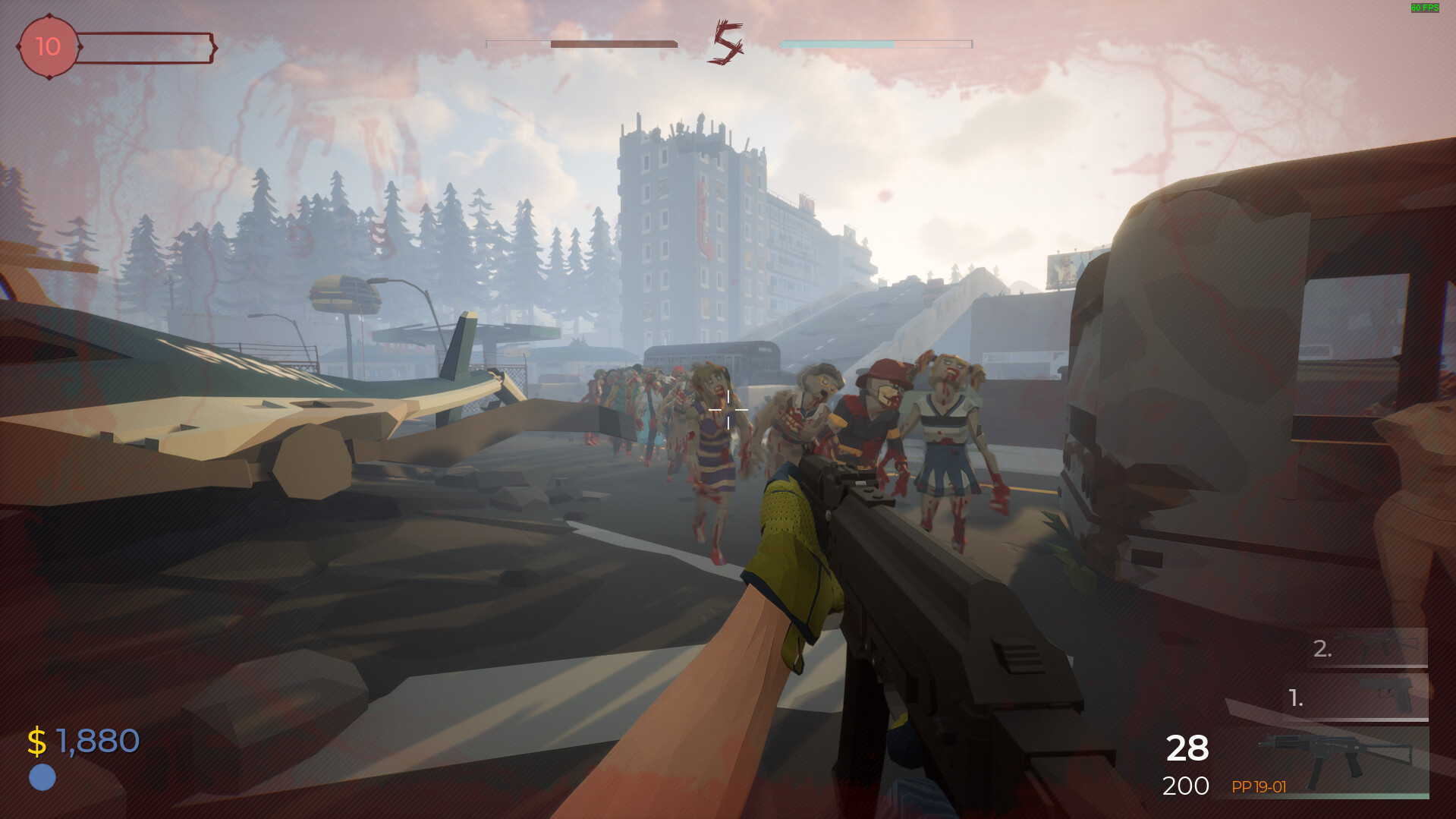Click the brown bar left of the wave number
The width and height of the screenshot is (1456, 819).
[x=613, y=43]
